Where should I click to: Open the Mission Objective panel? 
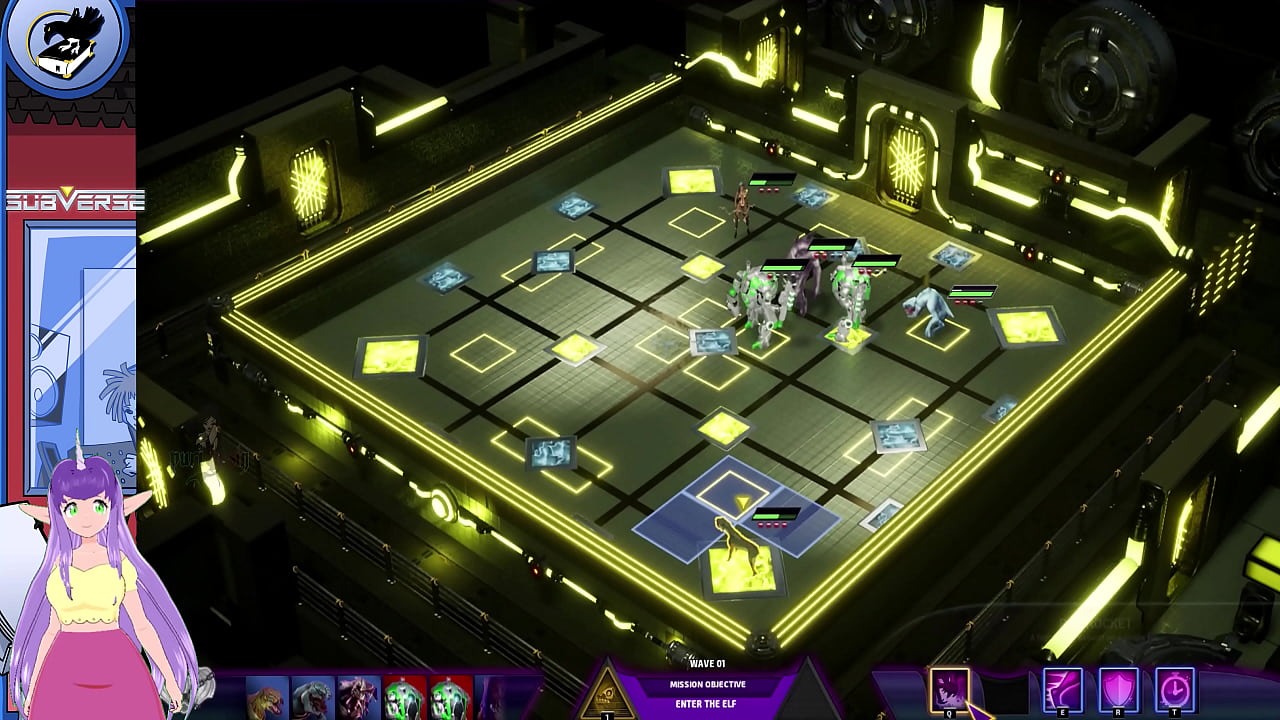point(707,685)
